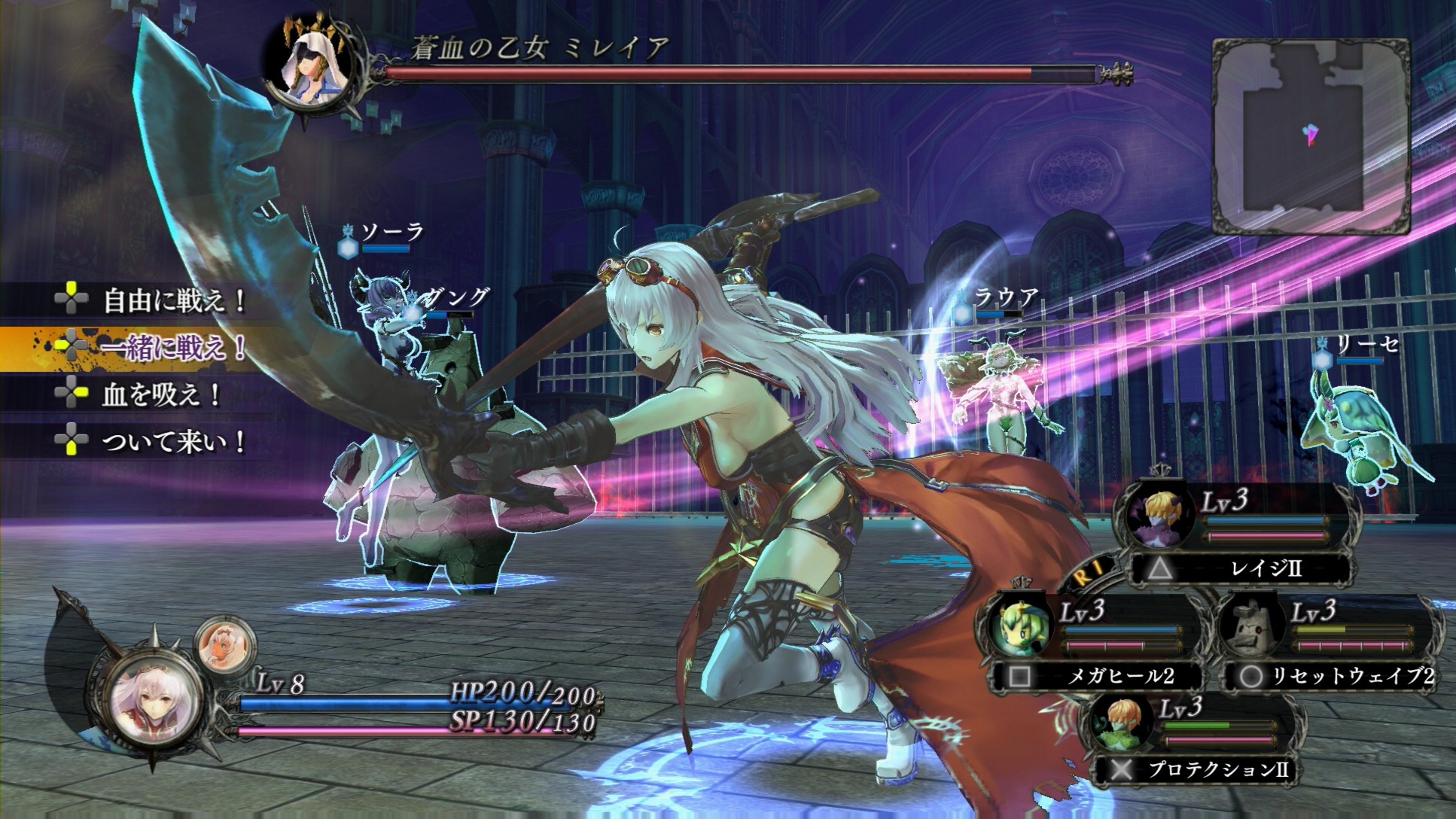Choose the 一緒に戦え！ command
Viewport: 1456px width, 819px height.
coord(173,347)
